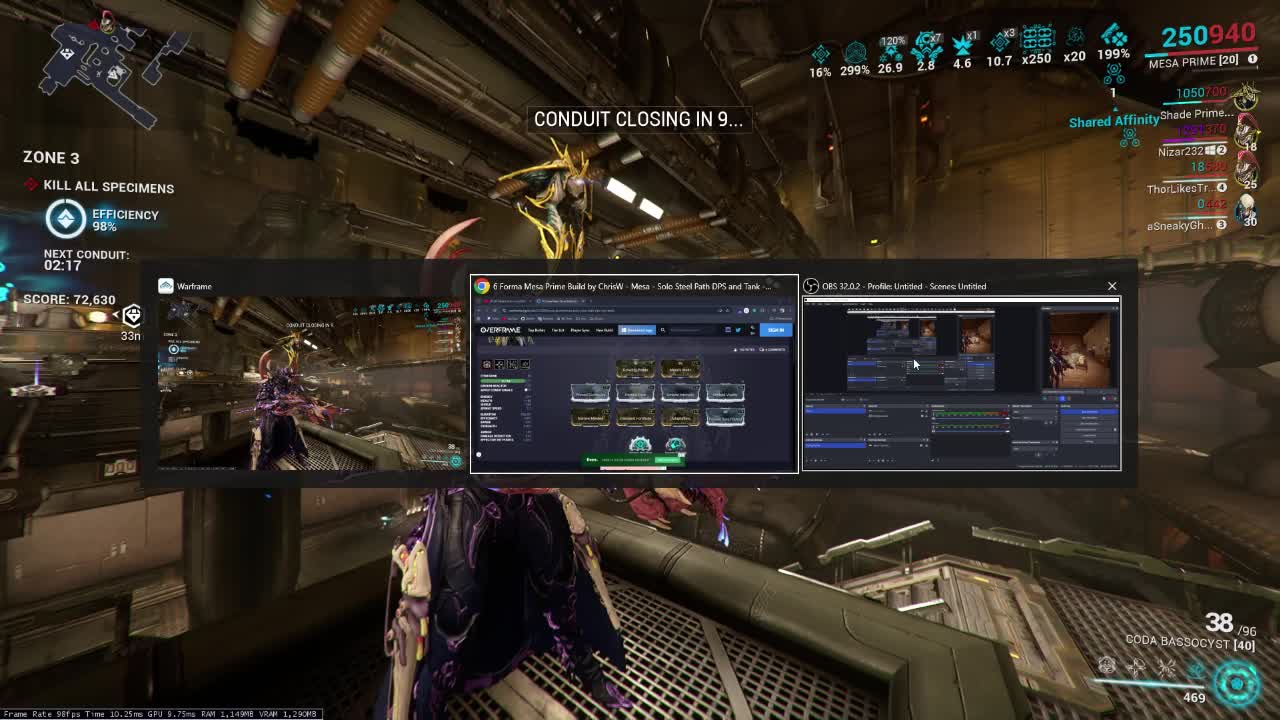Screen dimensions: 1280x720
Task: Click the Shade Prime companion entry
Action: [1195, 113]
